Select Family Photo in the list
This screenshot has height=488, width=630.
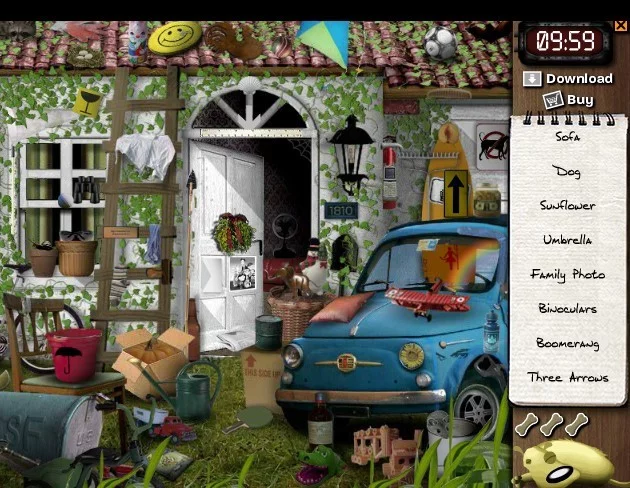pos(567,274)
